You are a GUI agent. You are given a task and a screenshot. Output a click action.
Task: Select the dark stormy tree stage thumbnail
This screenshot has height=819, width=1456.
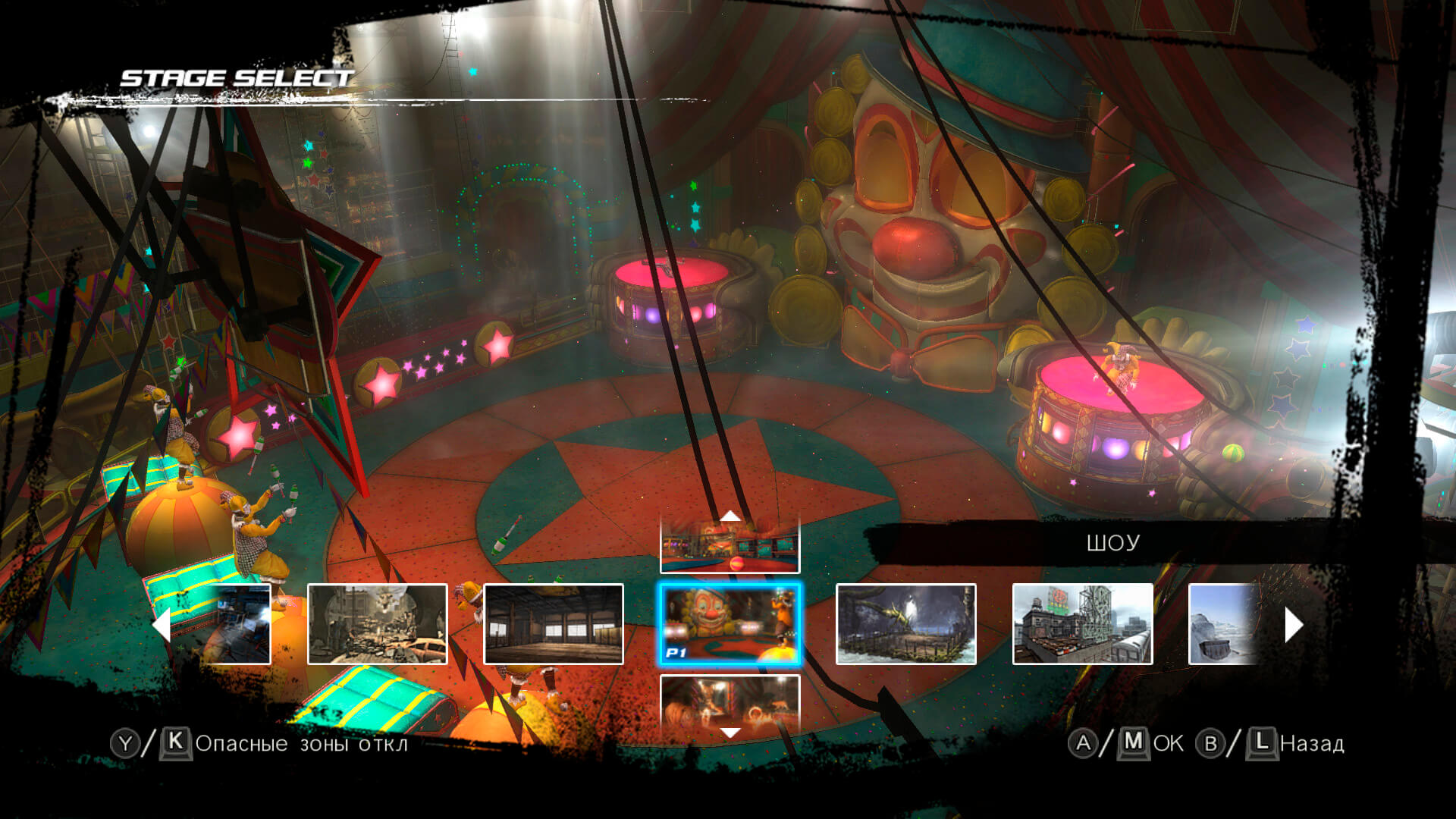coord(905,624)
